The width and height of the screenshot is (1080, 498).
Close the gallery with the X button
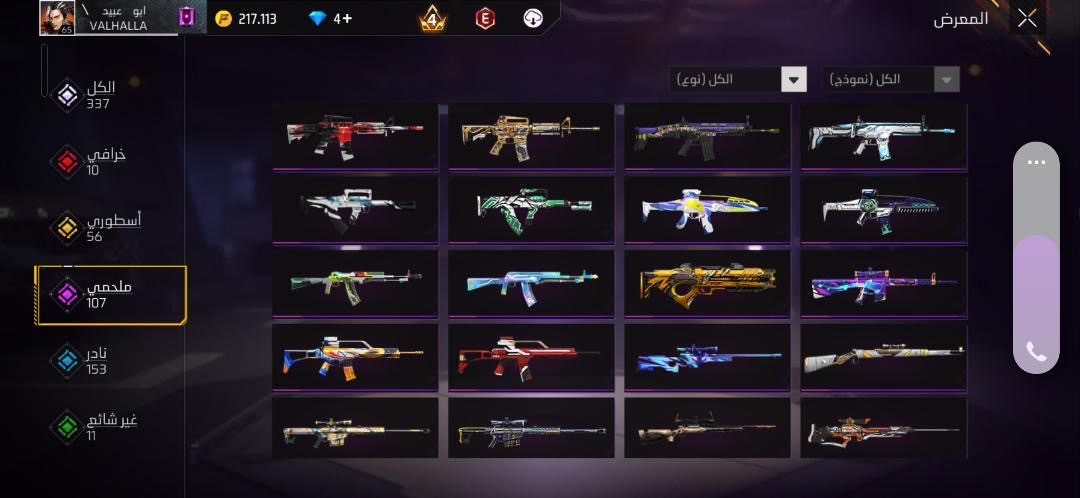[1027, 18]
